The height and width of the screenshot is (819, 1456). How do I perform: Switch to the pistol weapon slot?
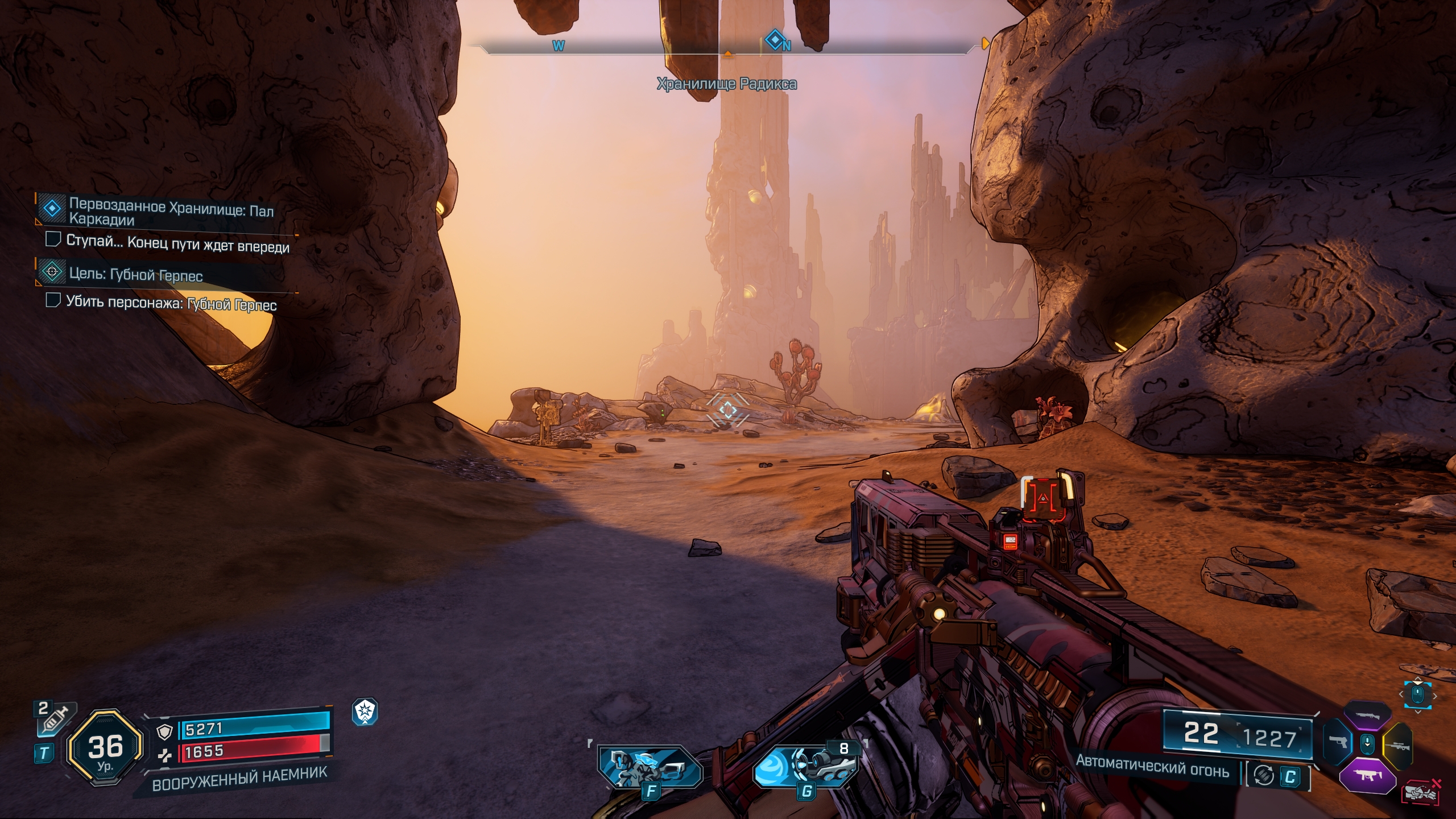pyautogui.click(x=1337, y=743)
